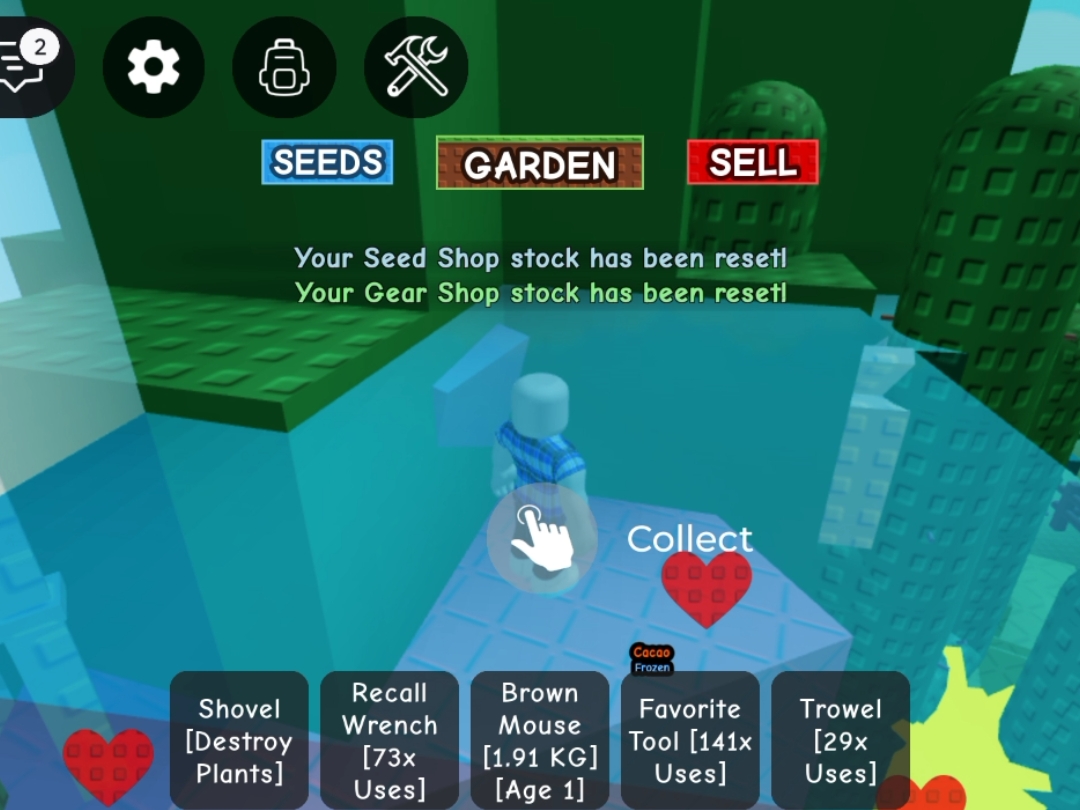Open the hammer and wrench tools menu

[x=416, y=67]
